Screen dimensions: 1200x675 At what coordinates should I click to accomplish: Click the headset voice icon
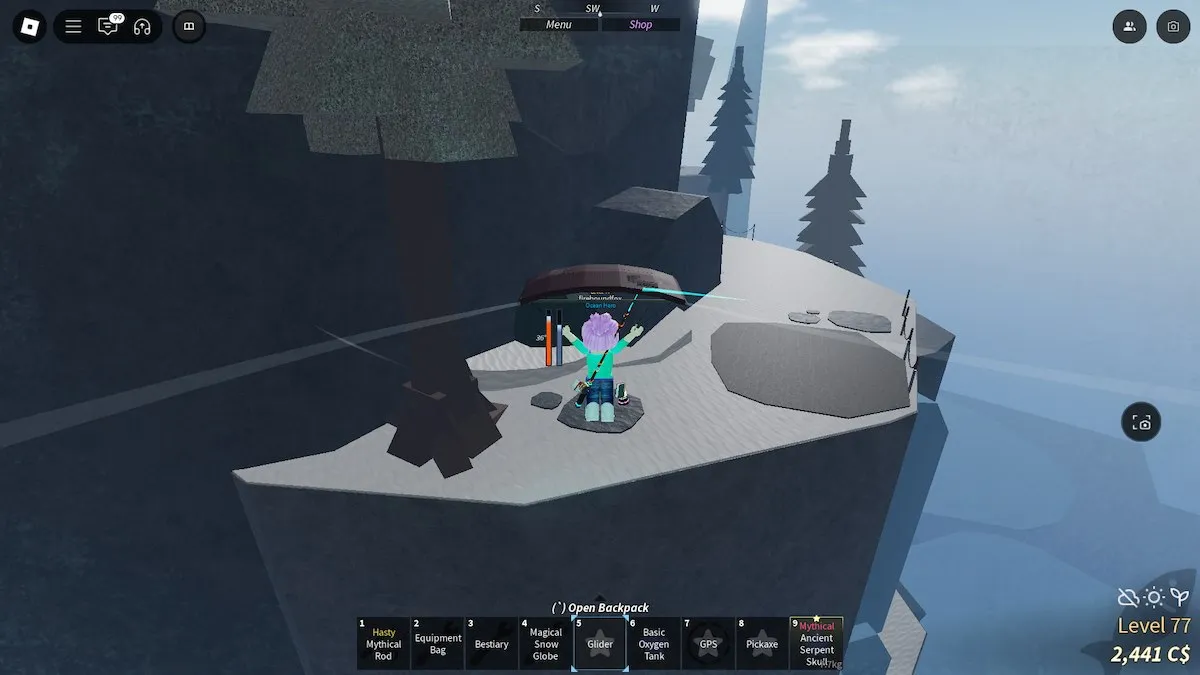click(141, 27)
